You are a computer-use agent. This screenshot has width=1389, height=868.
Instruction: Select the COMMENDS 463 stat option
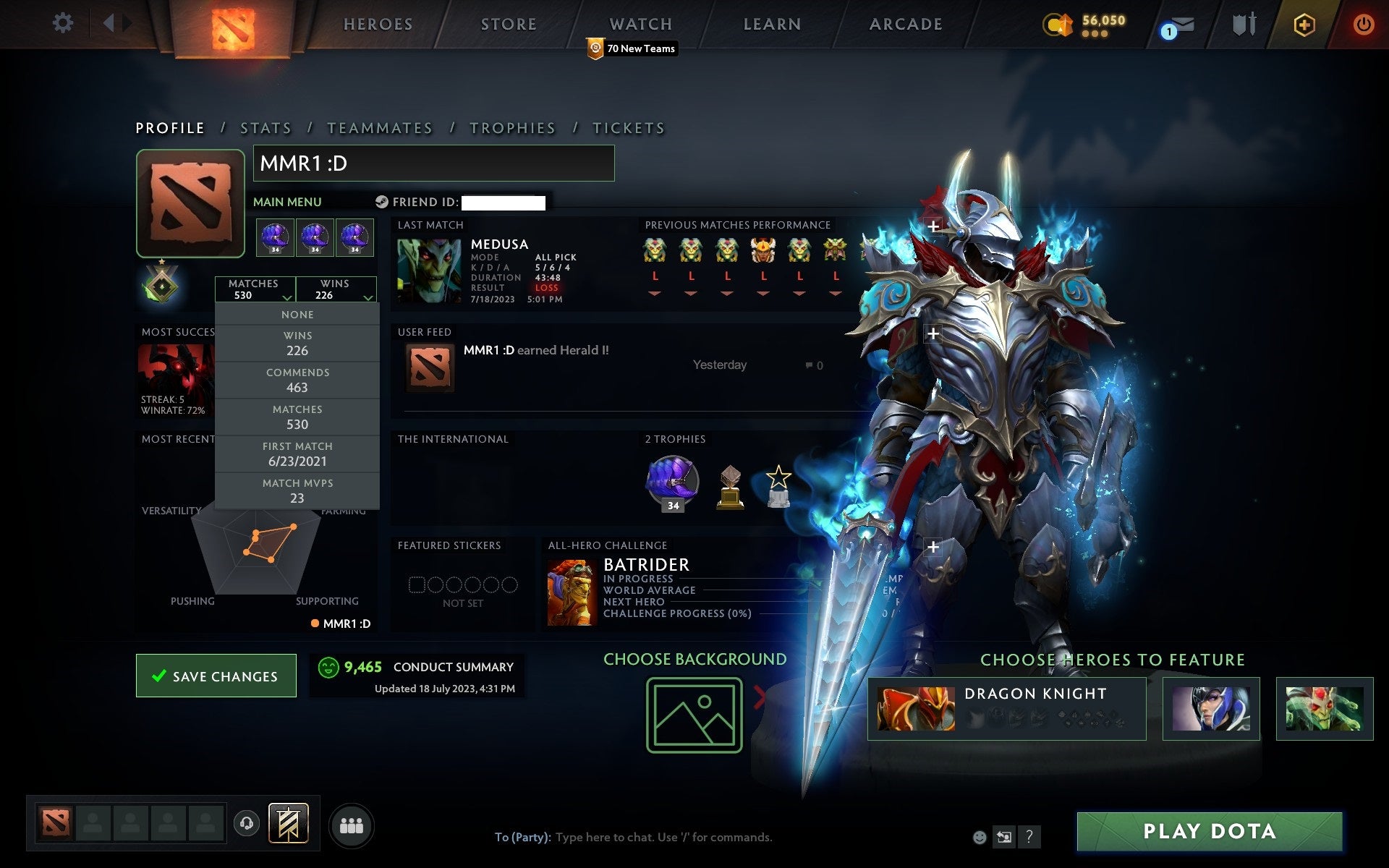pyautogui.click(x=298, y=380)
